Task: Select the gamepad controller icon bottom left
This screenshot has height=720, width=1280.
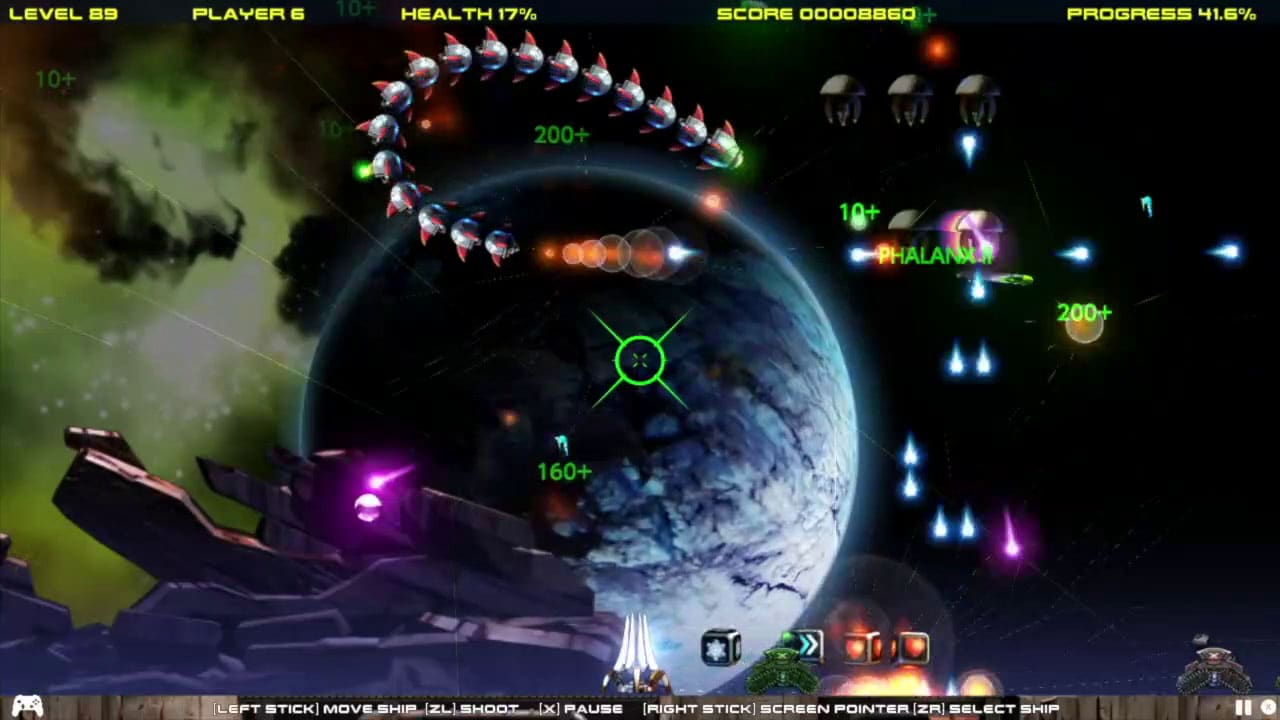Action: [26, 707]
